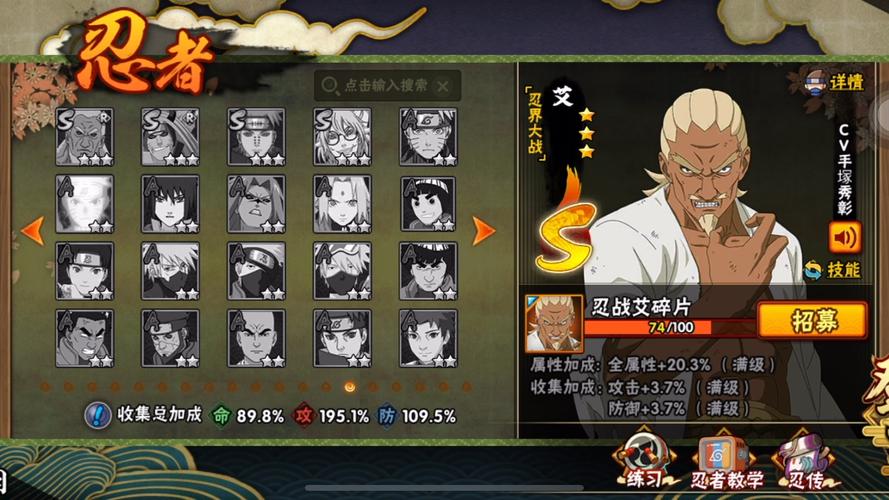Viewport: 889px width, 500px height.
Task: Select the Naruto portrait with whisker marks
Action: tap(428, 137)
